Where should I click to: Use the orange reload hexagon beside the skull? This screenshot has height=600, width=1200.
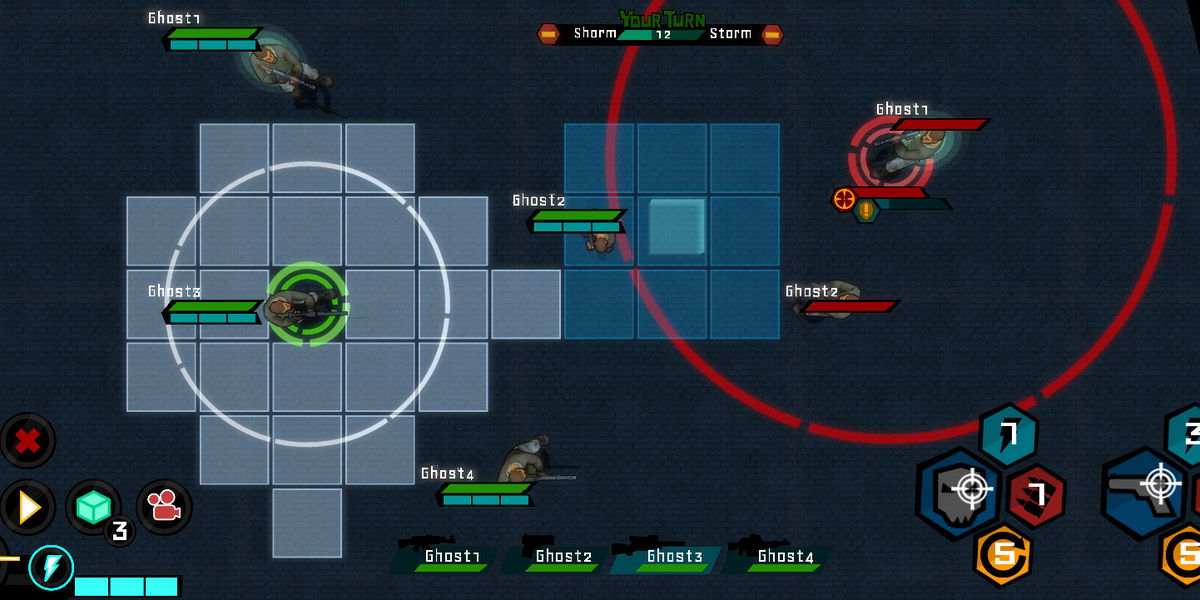click(x=1001, y=553)
